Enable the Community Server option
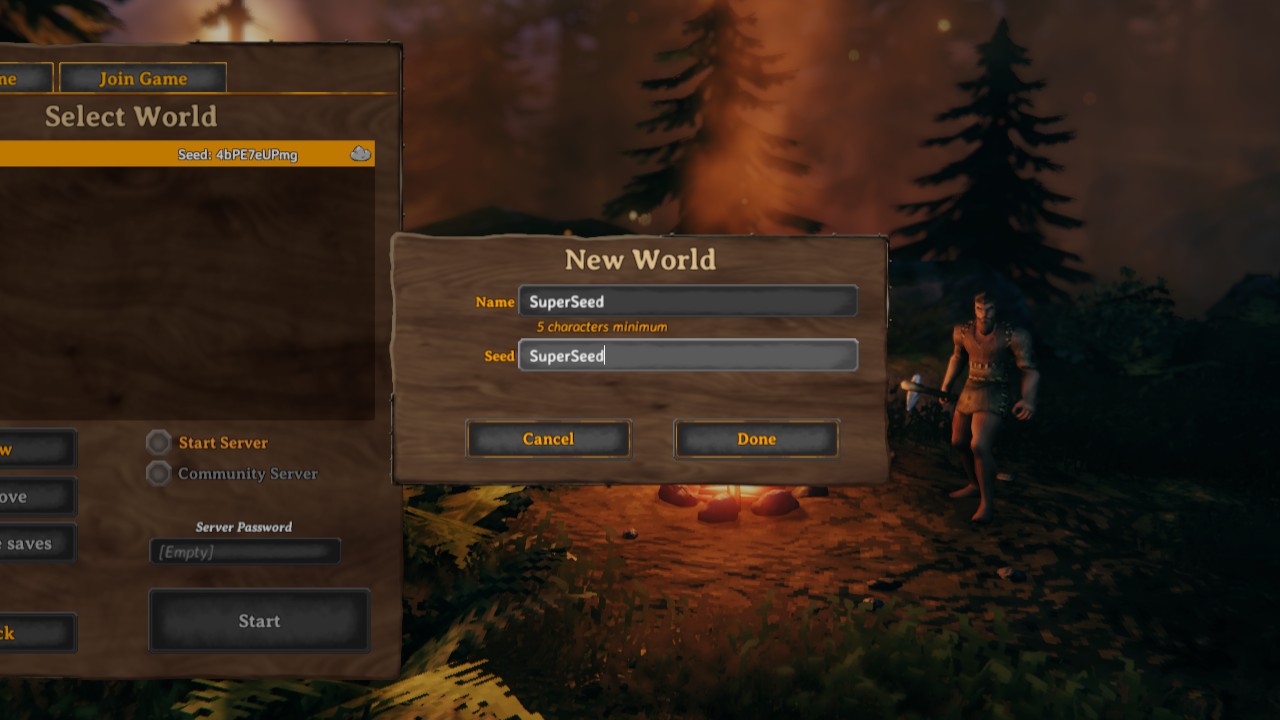 [x=158, y=474]
